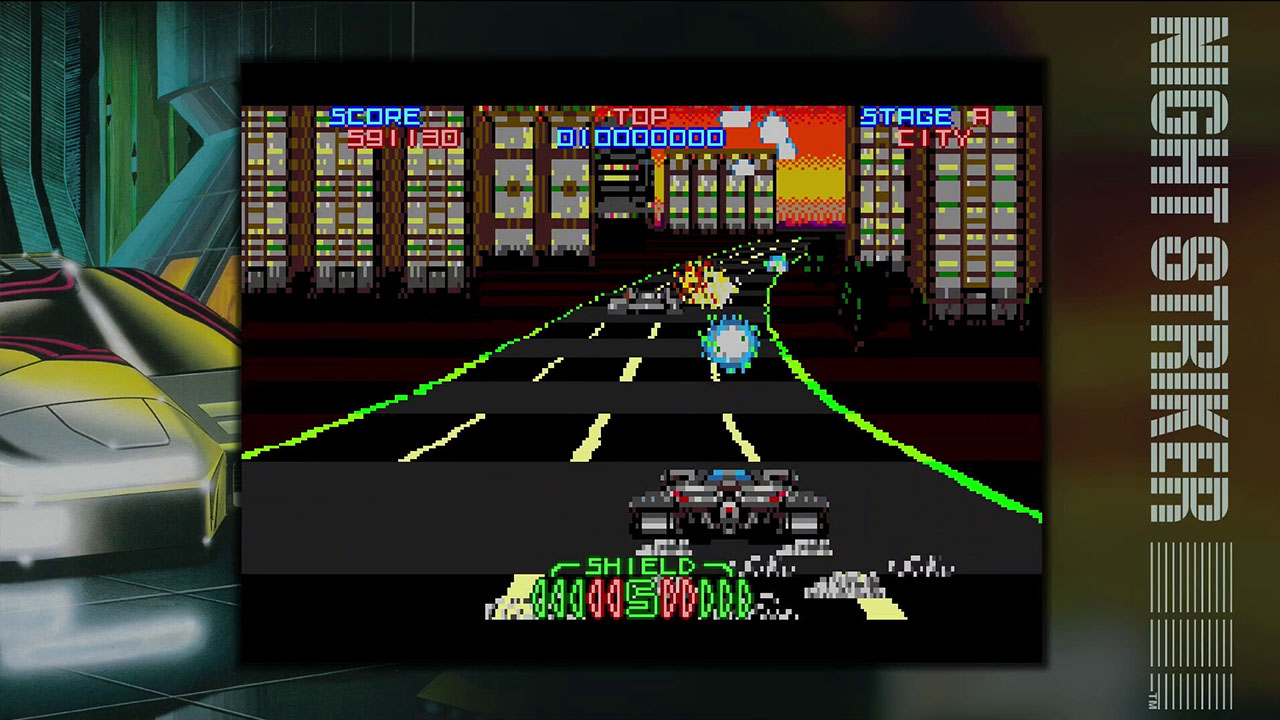The height and width of the screenshot is (720, 1280).
Task: Click the small enemy orb near the horizon
Action: coord(775,265)
